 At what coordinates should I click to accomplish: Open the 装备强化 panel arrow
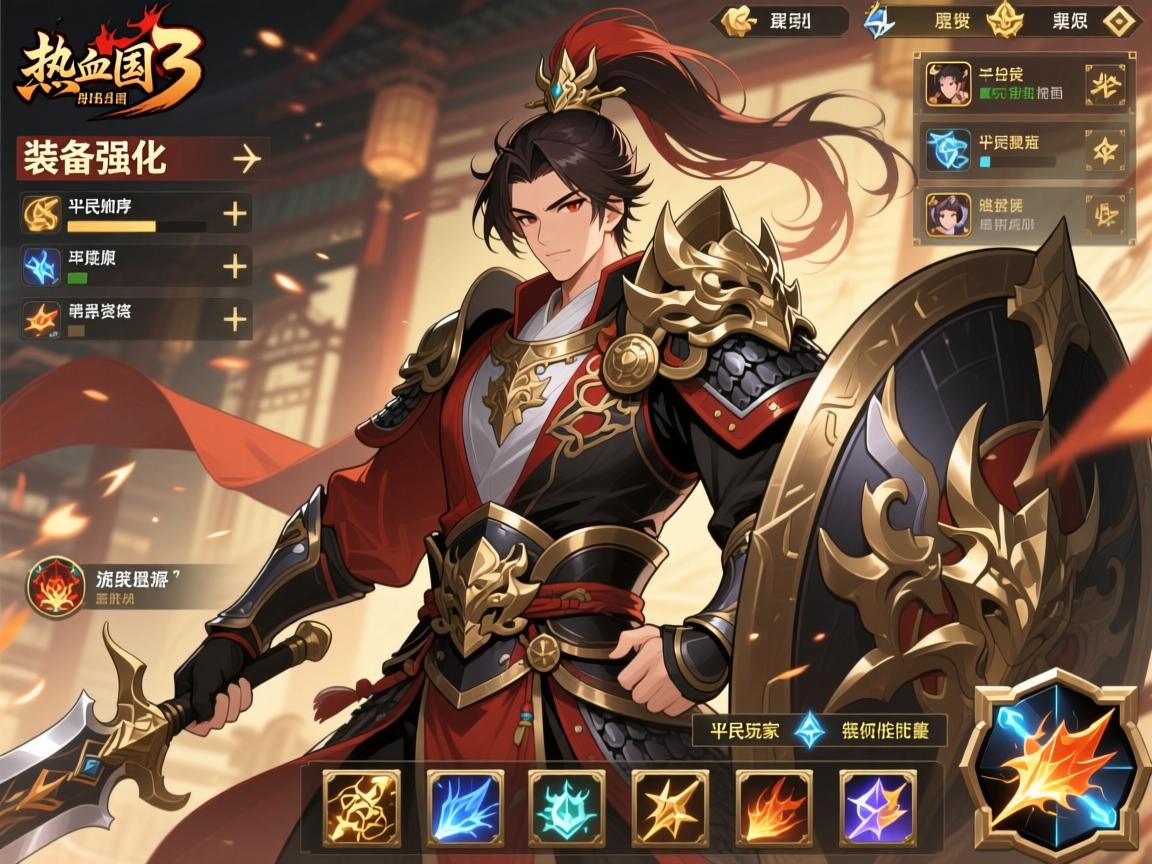(245, 158)
